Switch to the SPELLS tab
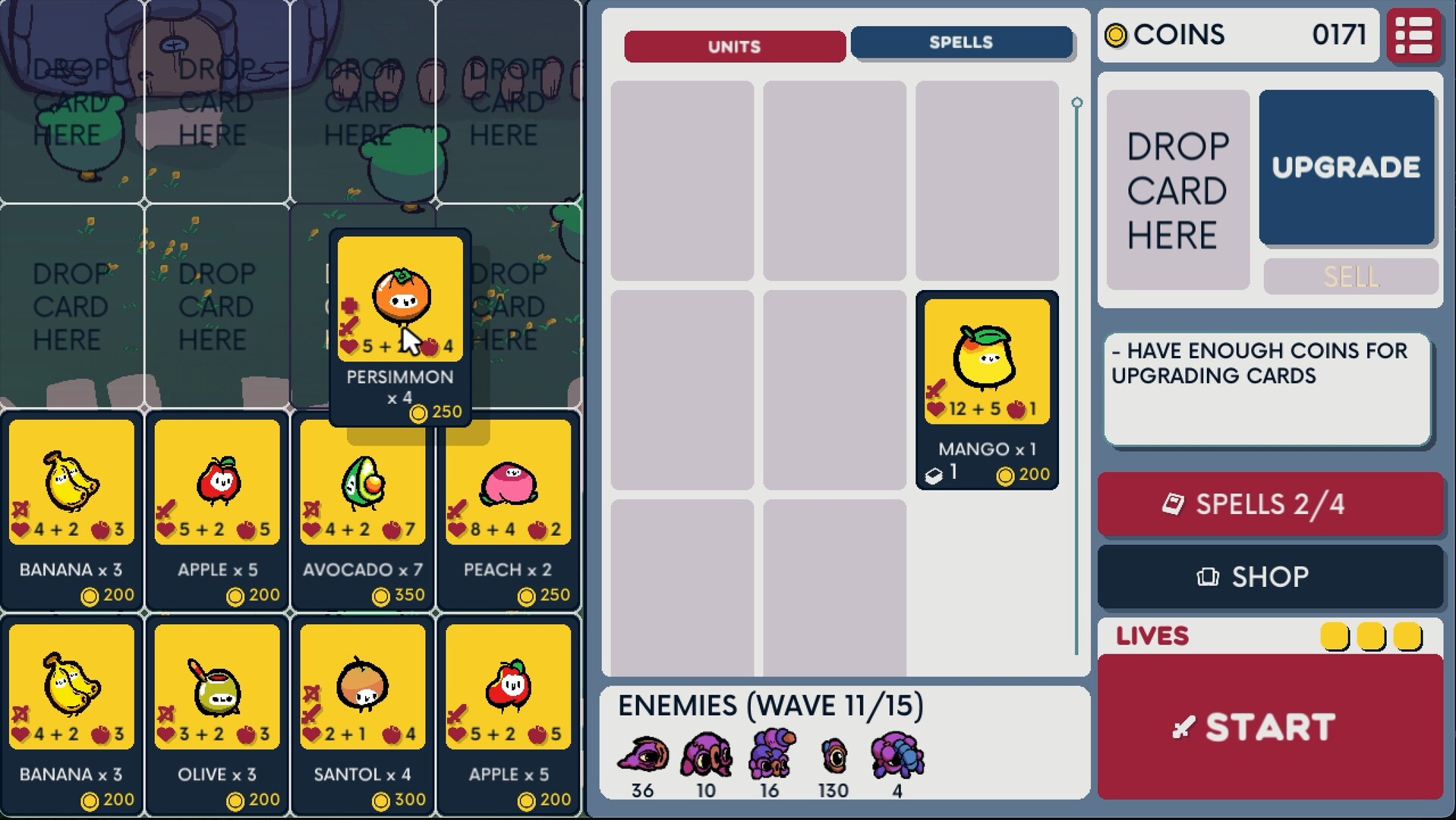Viewport: 1456px width, 820px height. 962,43
